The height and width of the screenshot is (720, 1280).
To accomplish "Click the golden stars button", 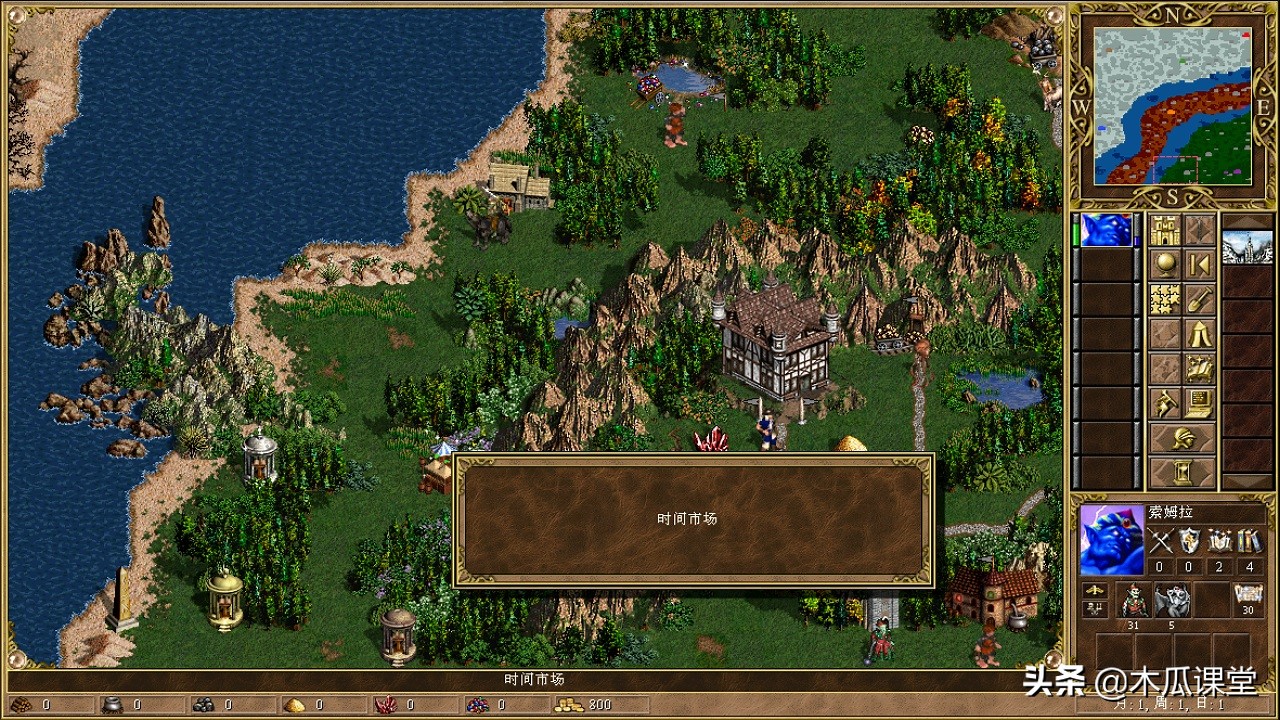I will (1165, 299).
